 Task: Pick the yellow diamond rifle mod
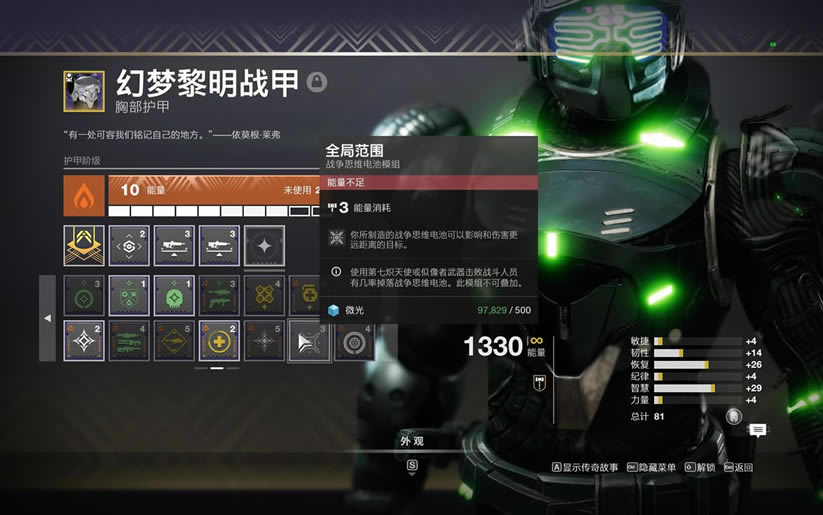pyautogui.click(x=174, y=340)
